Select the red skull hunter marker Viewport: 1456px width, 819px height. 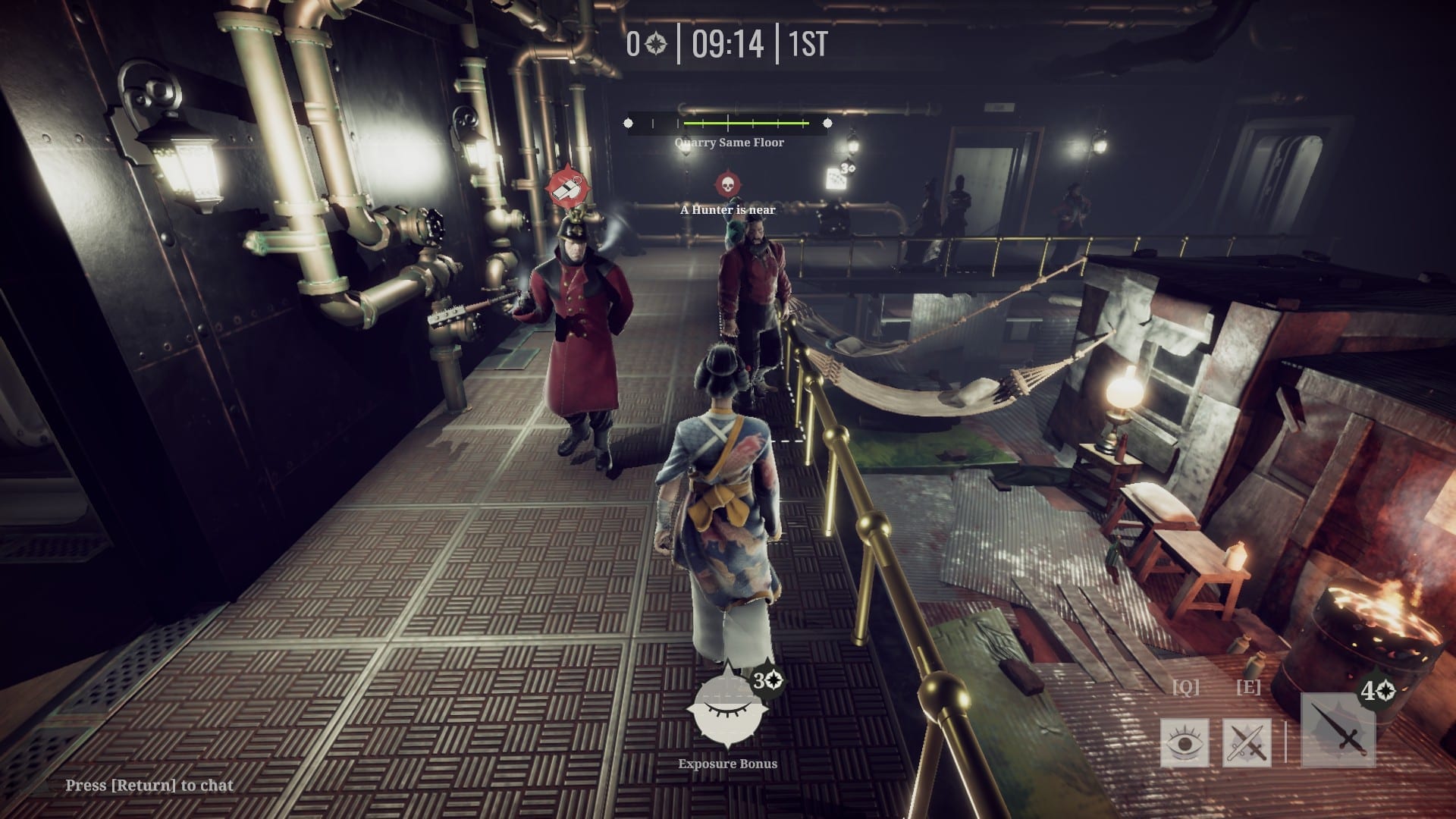click(727, 184)
